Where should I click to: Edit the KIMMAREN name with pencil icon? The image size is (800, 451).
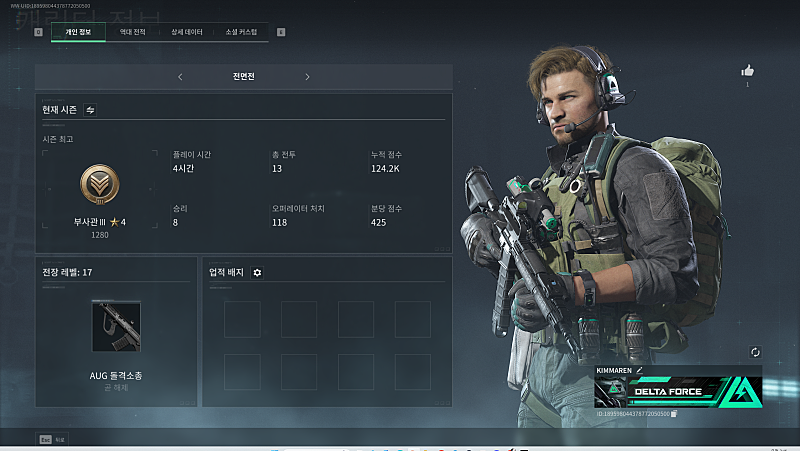click(639, 370)
